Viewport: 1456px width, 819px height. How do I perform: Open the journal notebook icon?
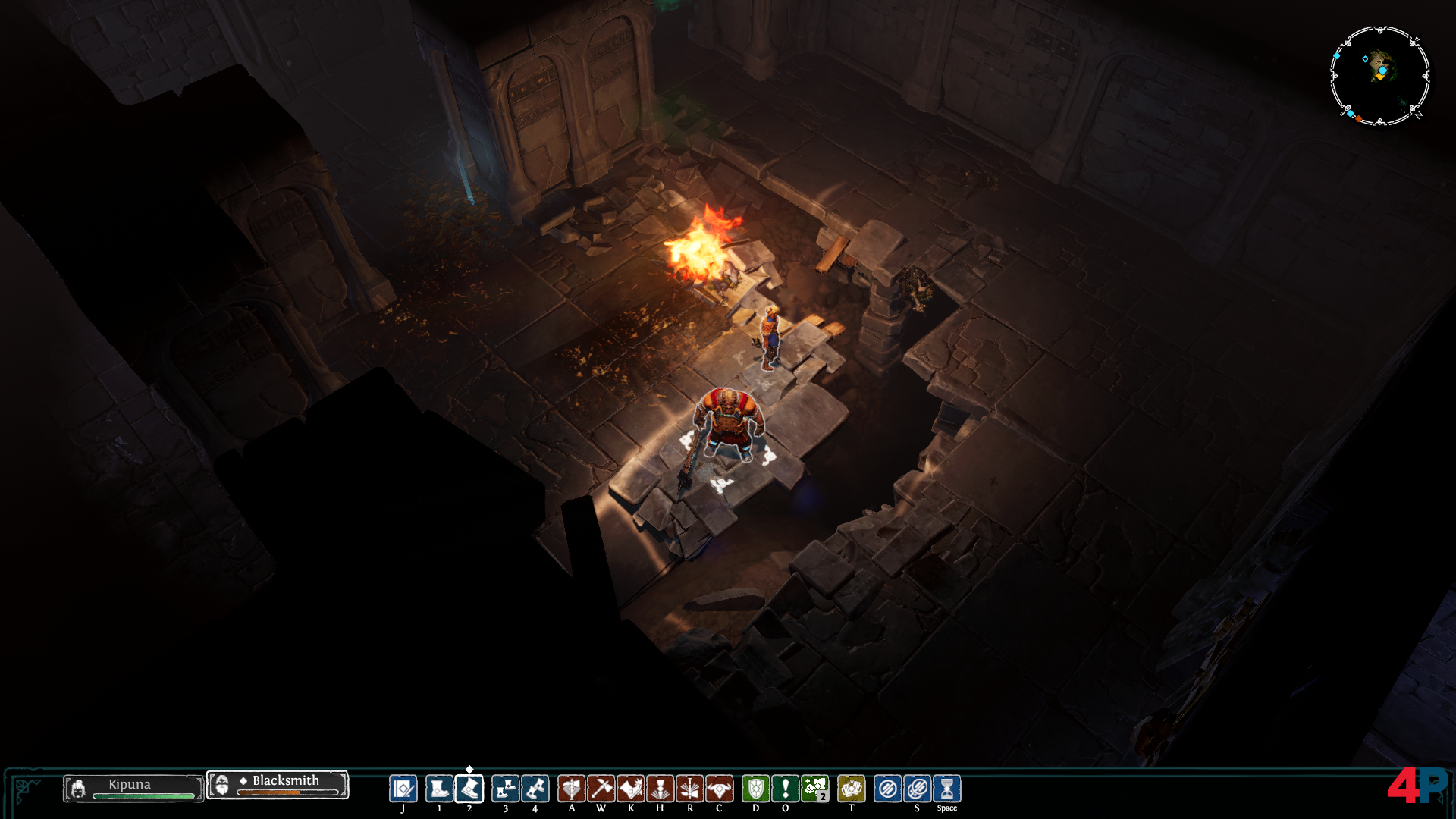tap(403, 789)
